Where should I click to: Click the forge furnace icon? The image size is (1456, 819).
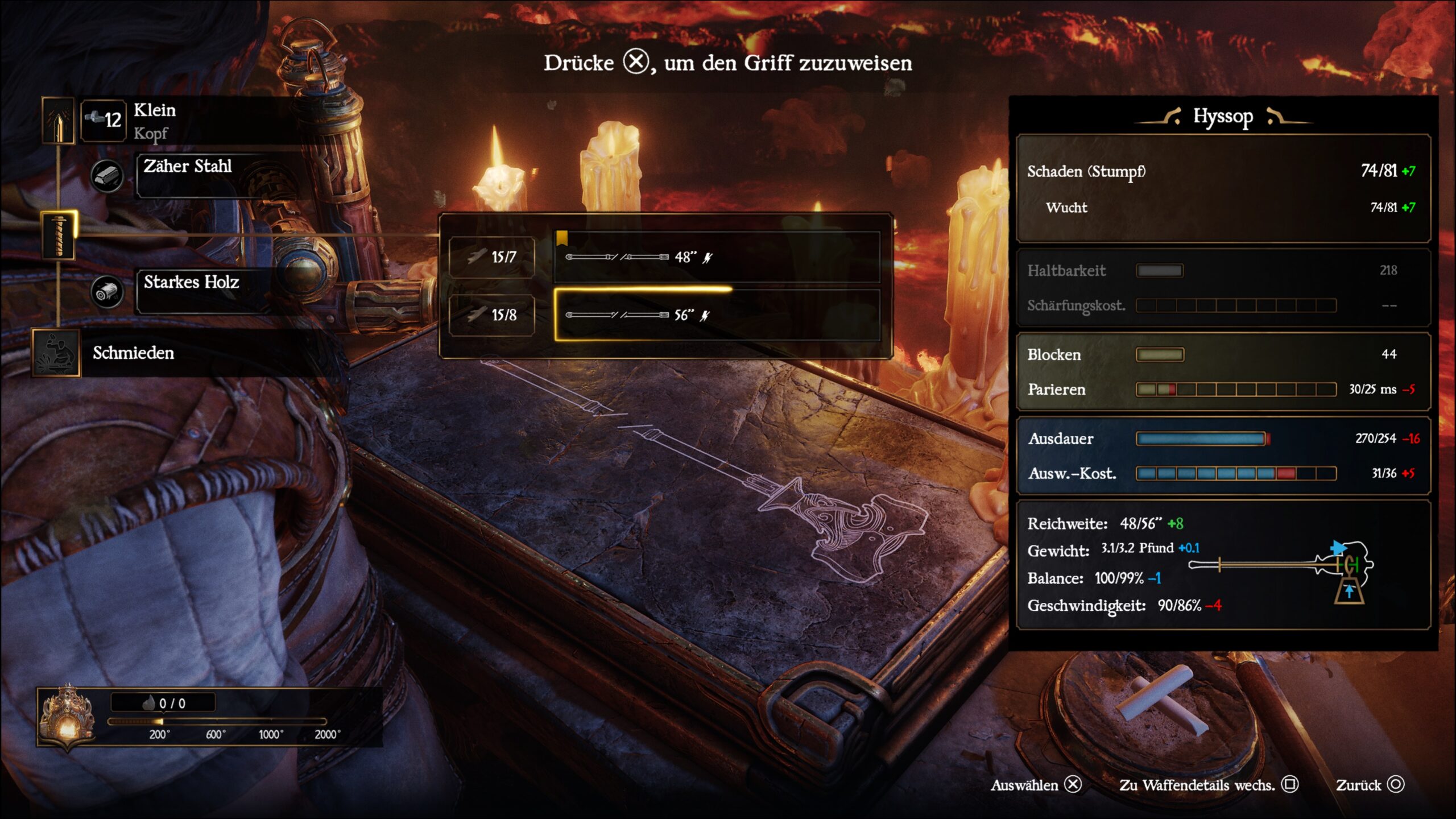point(68,717)
